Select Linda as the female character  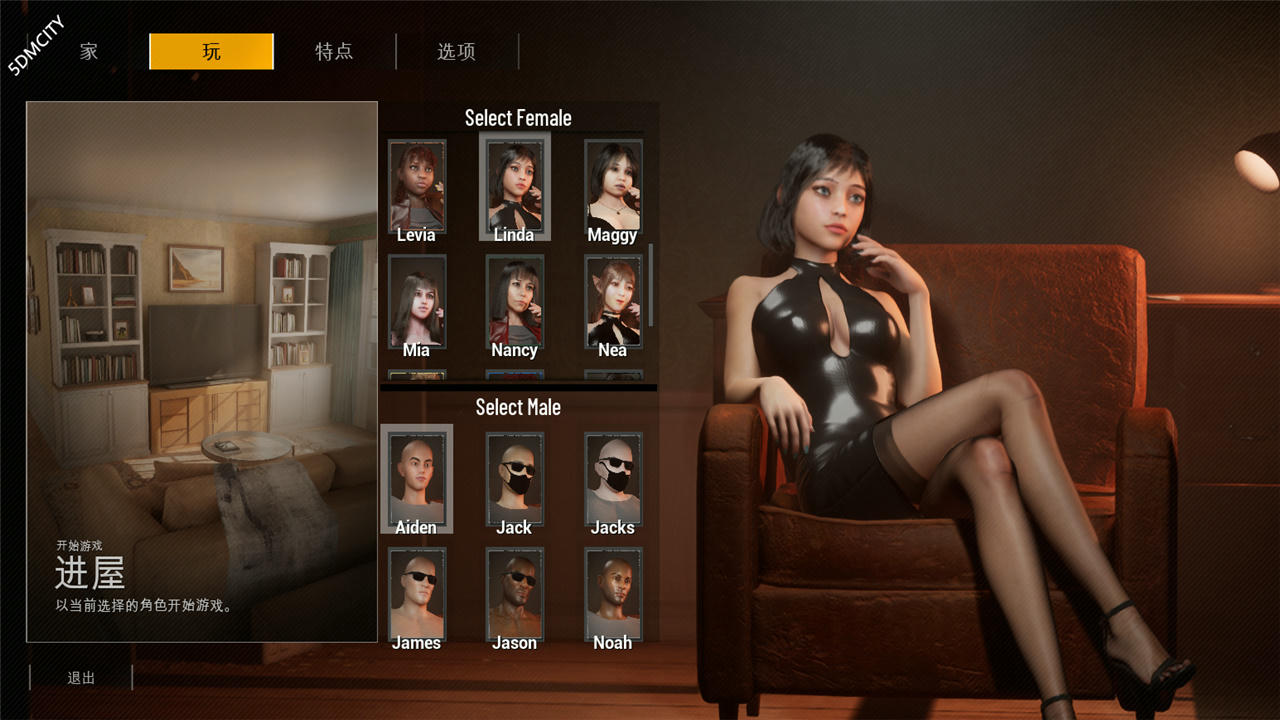(514, 185)
